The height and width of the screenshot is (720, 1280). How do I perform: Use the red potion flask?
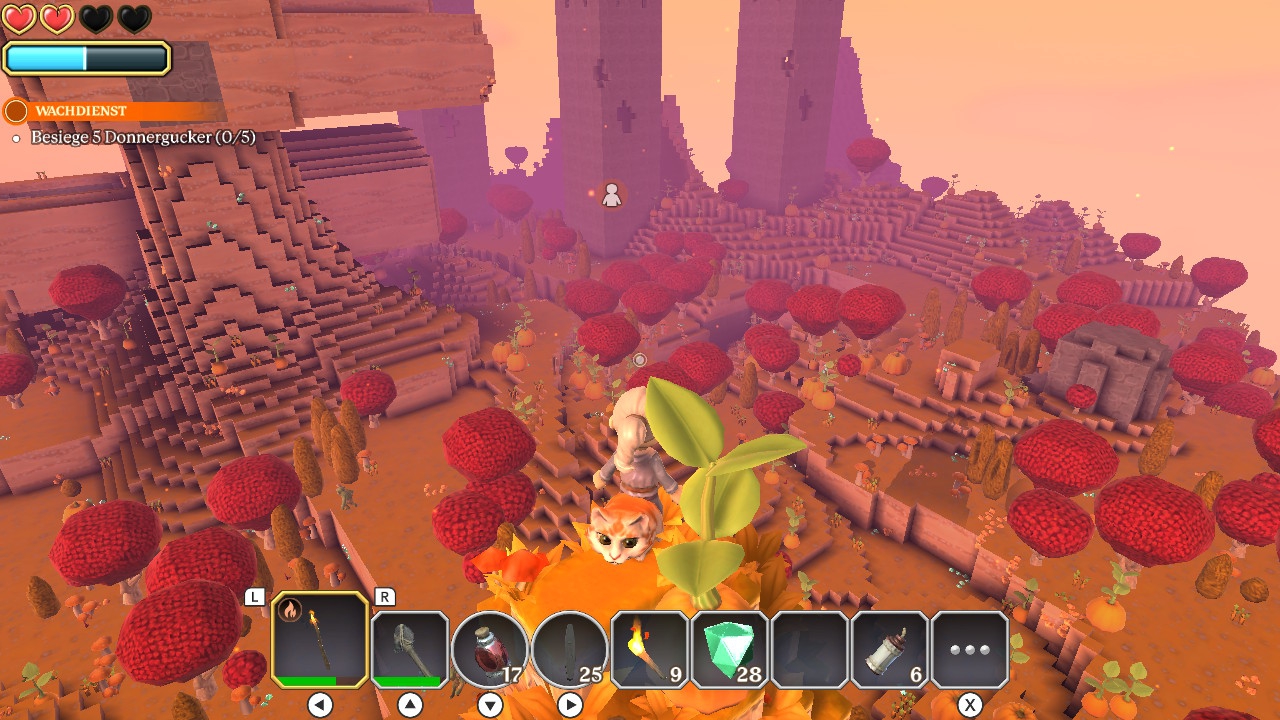point(490,650)
